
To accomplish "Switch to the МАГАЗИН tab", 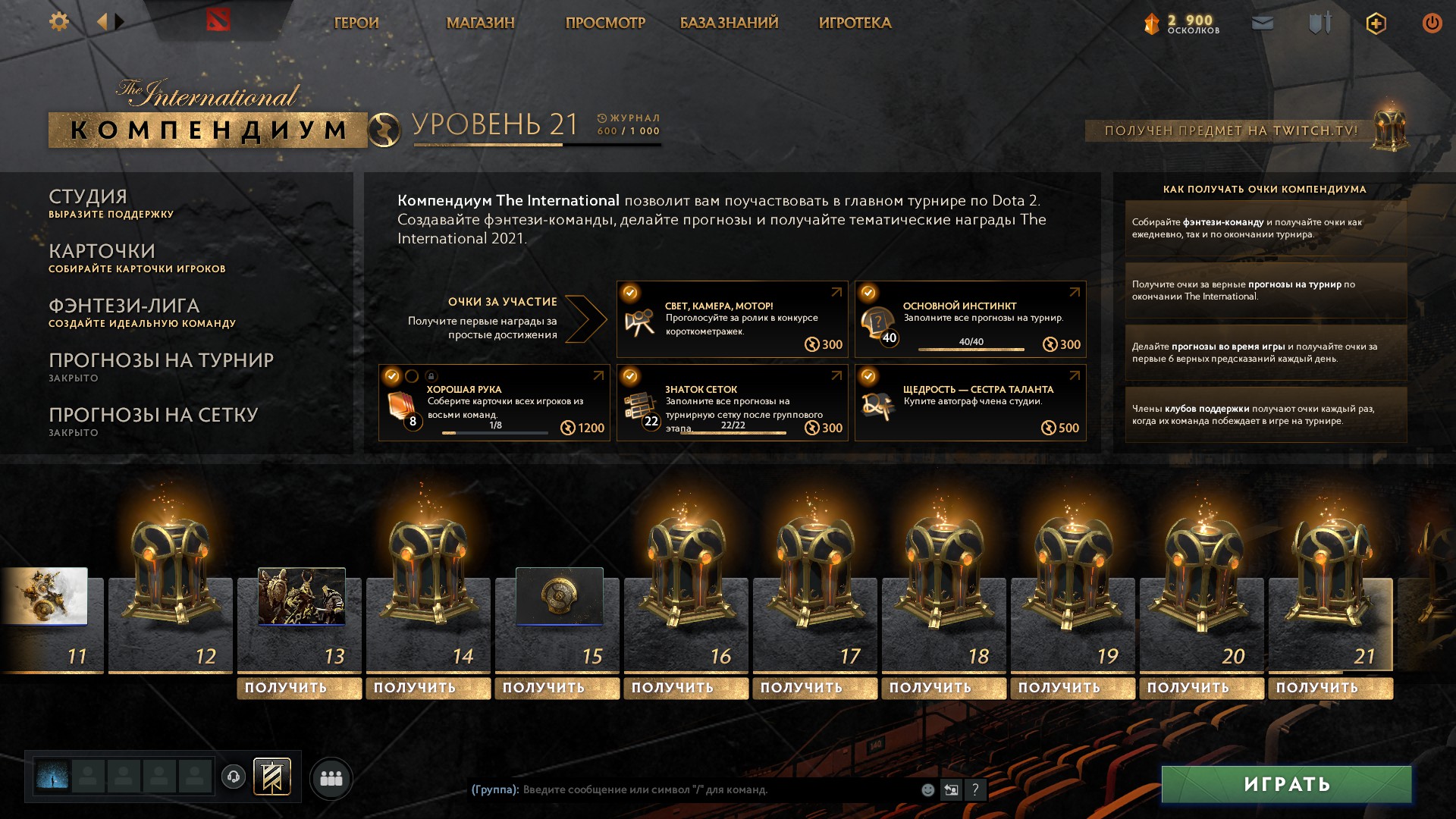I will click(x=480, y=23).
